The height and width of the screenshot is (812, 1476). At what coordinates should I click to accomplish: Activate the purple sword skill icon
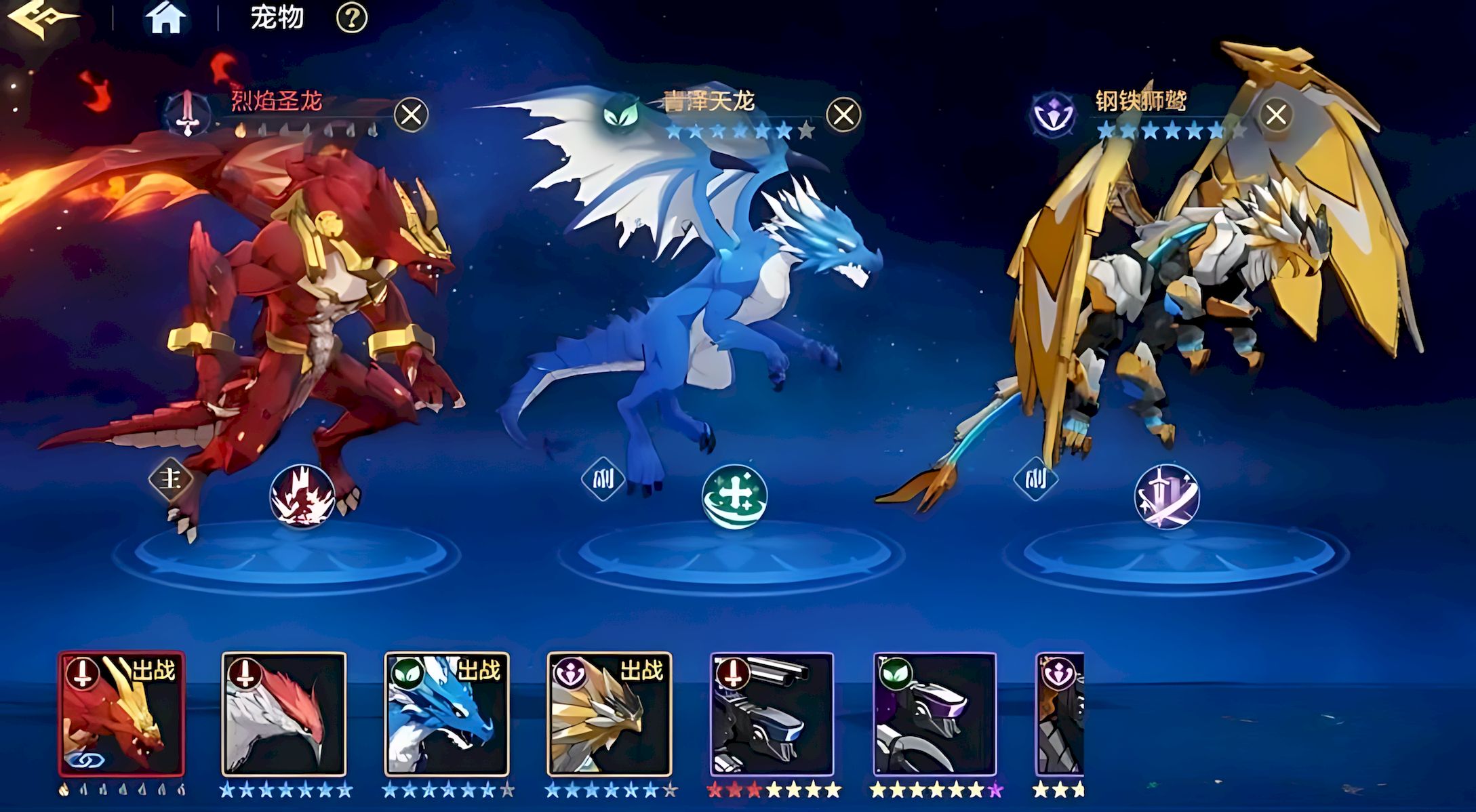click(1166, 497)
